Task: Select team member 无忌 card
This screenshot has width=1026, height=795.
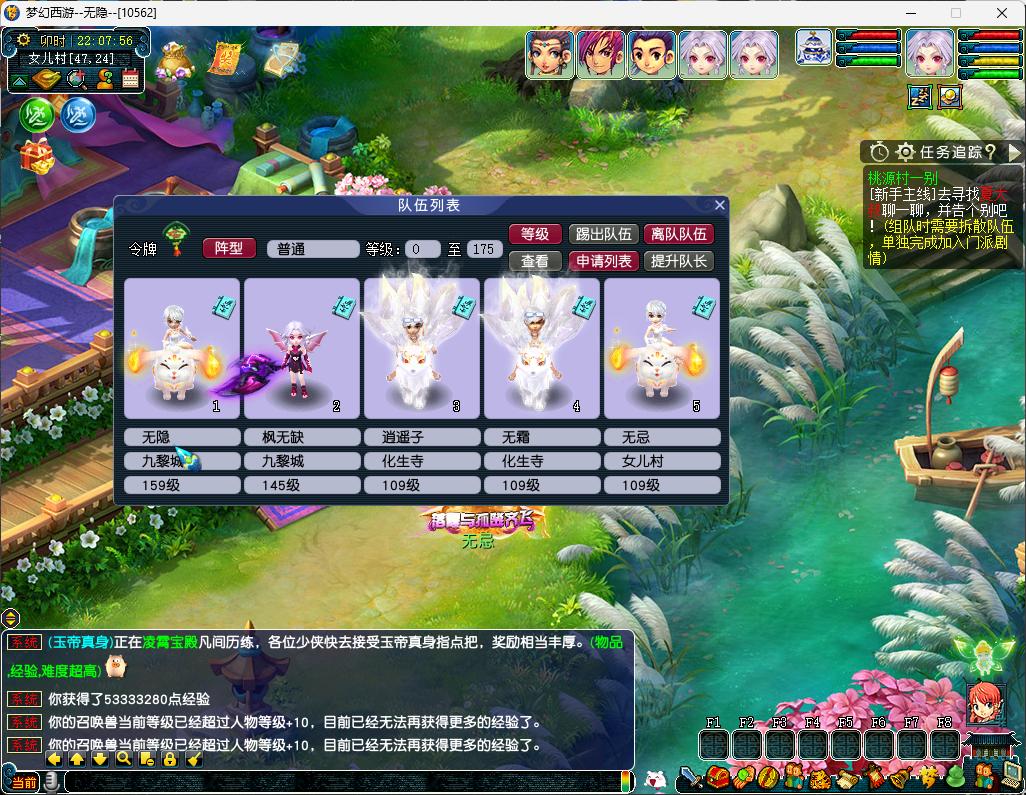Action: 662,348
